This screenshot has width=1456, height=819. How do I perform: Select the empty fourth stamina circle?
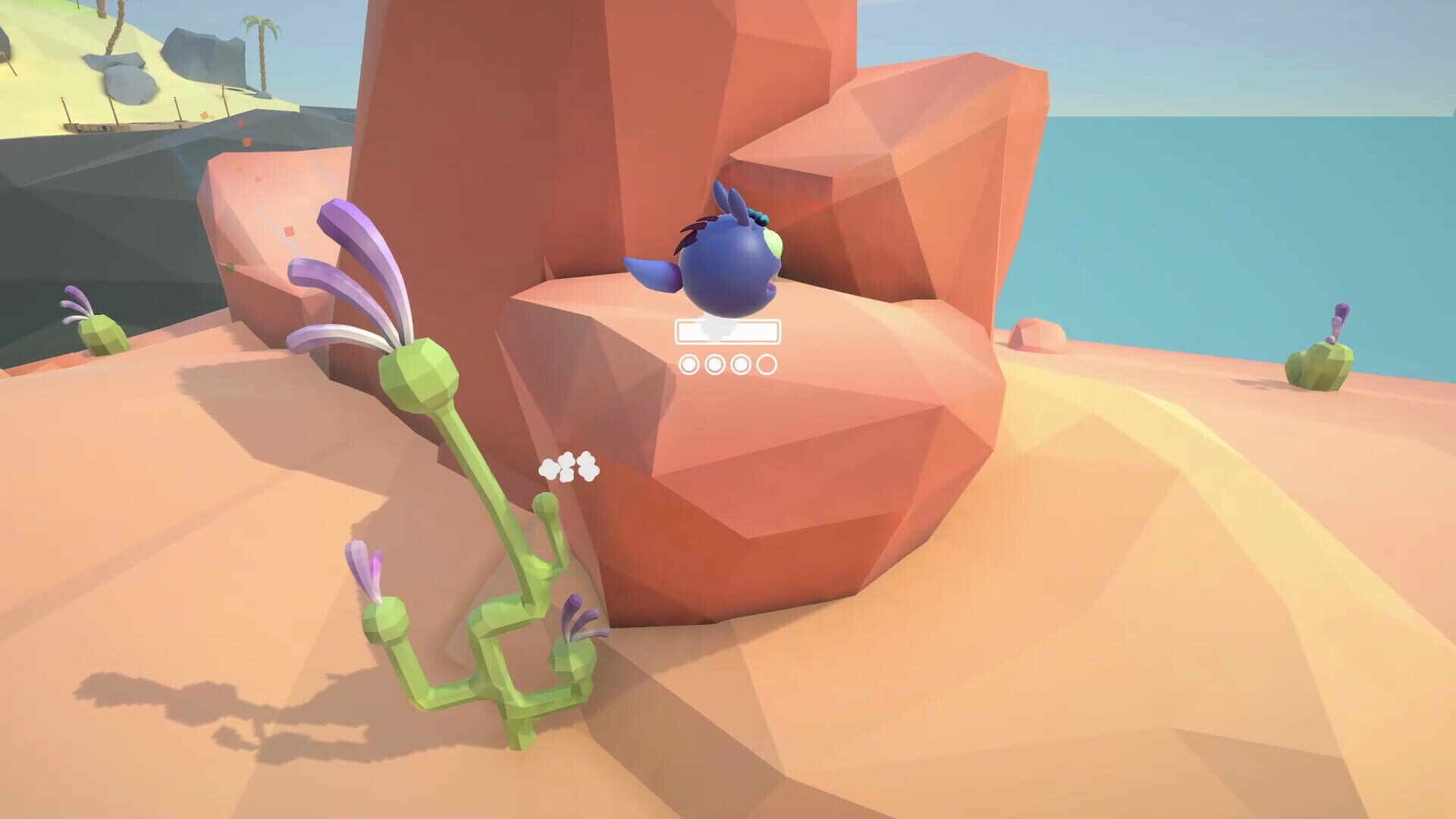click(767, 365)
